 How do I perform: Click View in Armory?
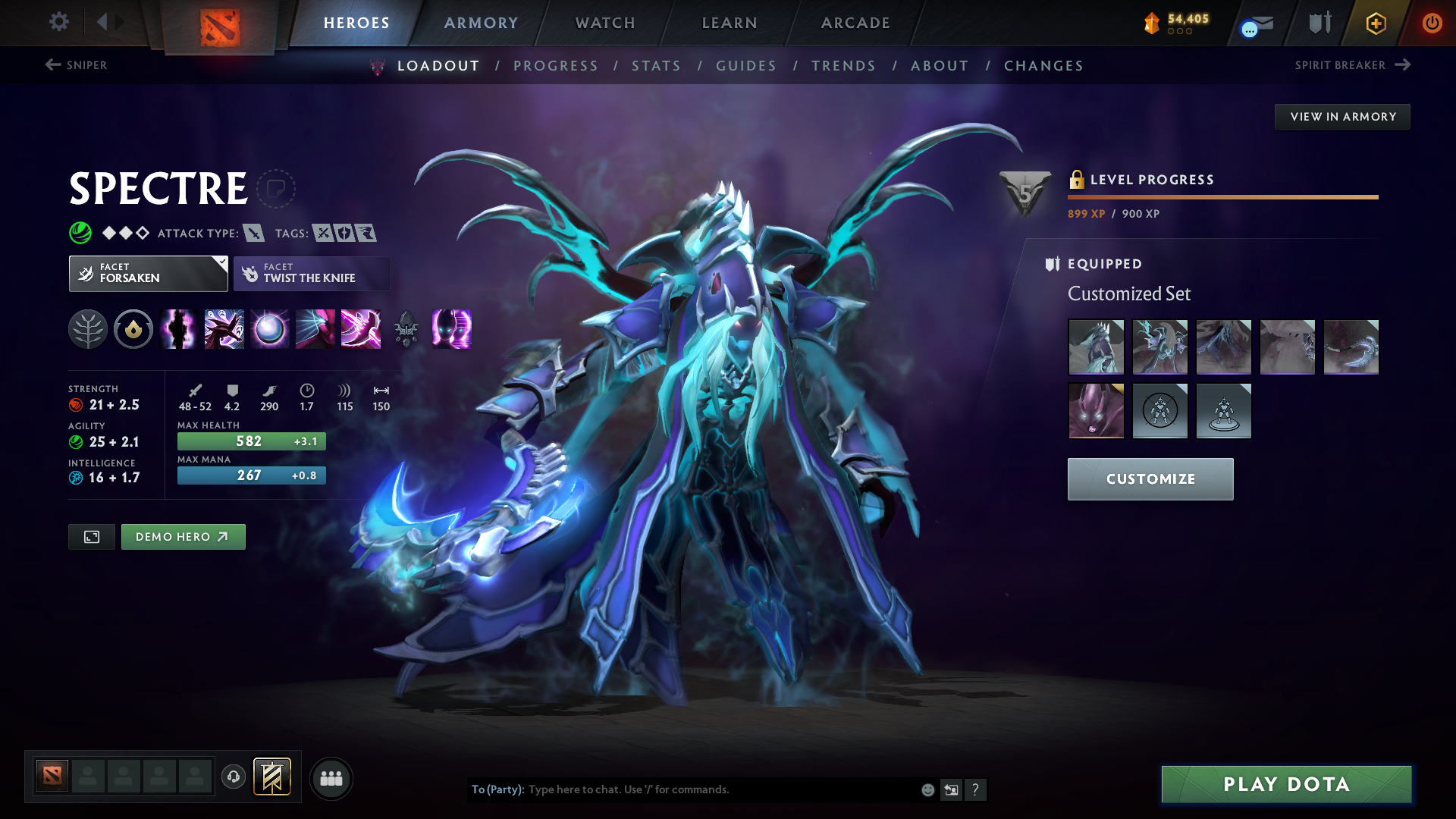point(1341,116)
